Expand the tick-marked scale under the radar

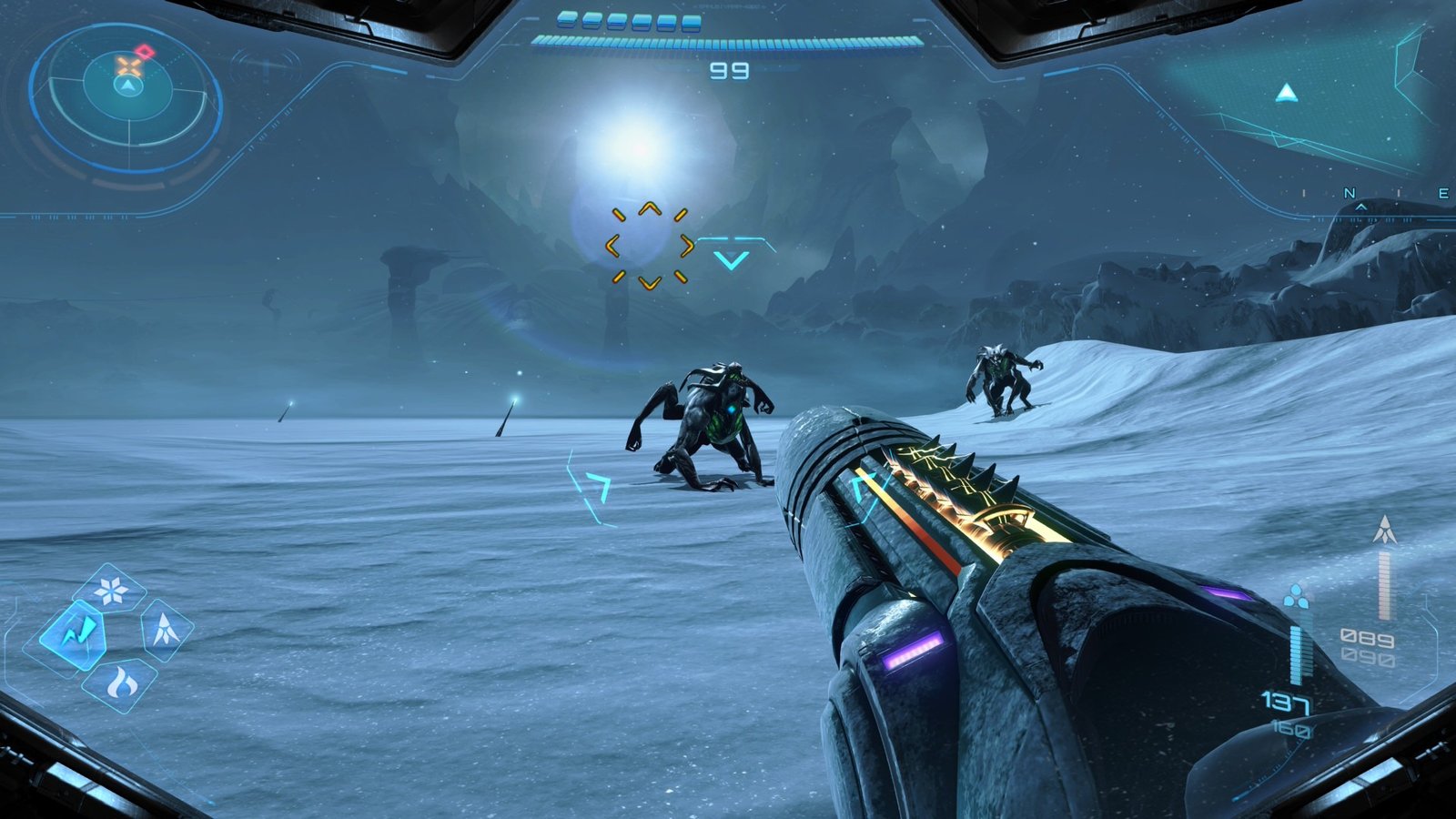[x=82, y=217]
